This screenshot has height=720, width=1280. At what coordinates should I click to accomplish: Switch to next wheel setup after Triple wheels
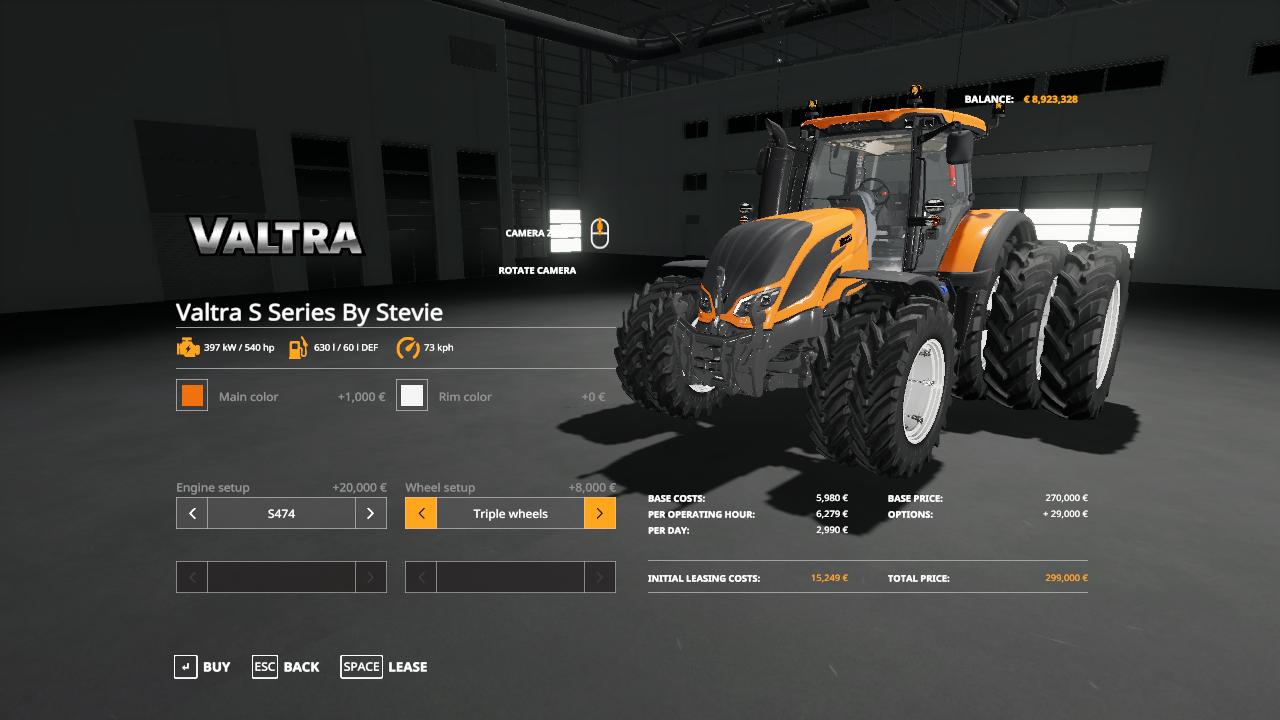pos(599,514)
